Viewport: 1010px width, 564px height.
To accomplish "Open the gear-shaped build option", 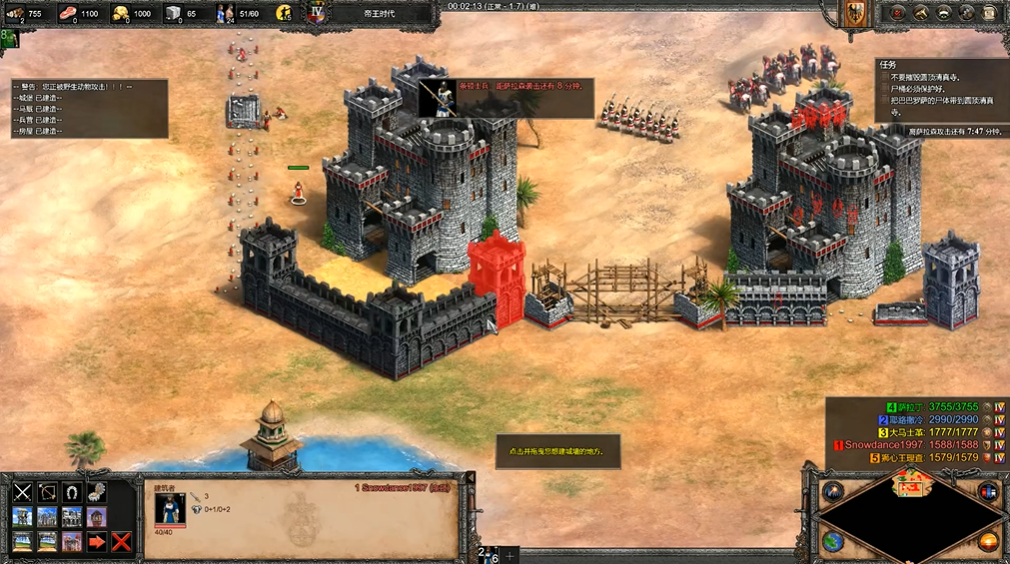I will (97, 492).
